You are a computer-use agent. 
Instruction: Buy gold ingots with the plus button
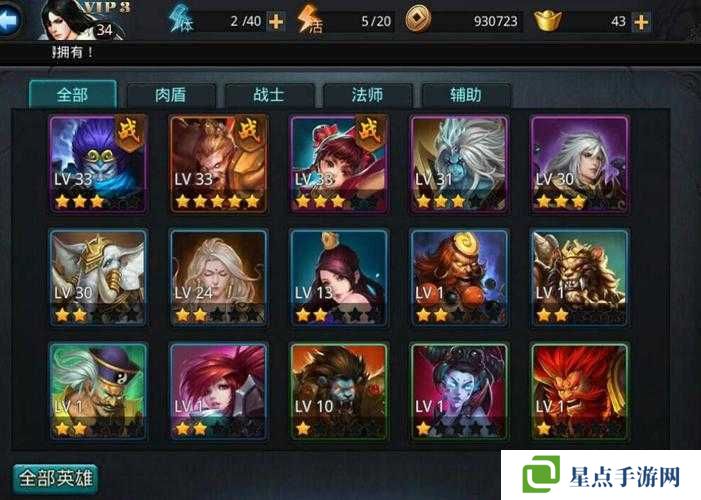pos(640,21)
